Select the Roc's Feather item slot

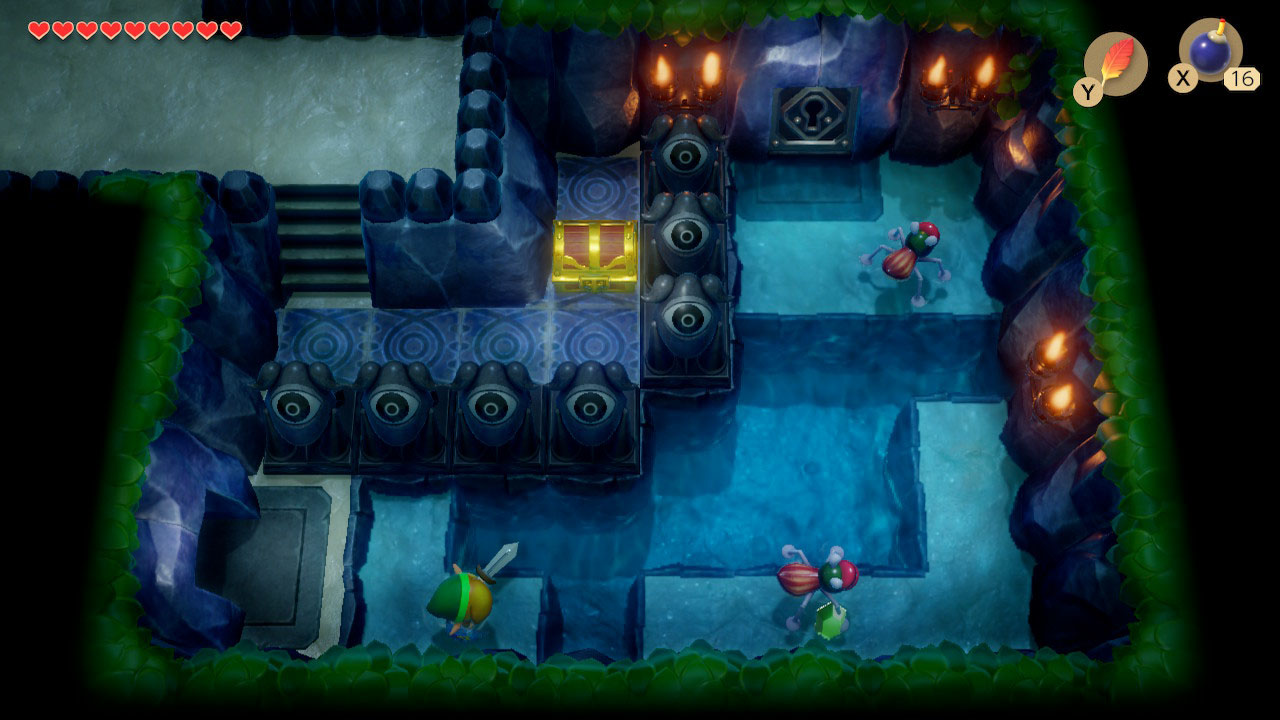pos(1116,63)
